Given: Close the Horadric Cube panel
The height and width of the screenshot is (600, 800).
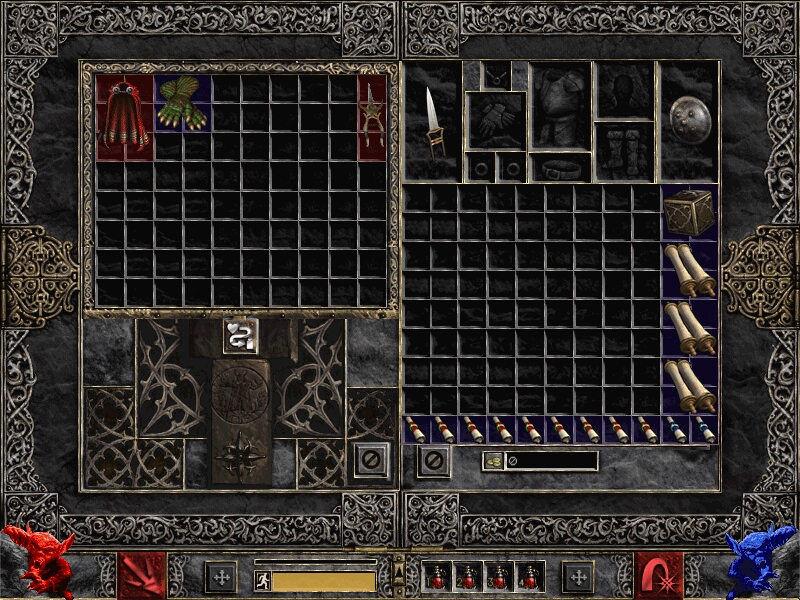Looking at the screenshot, I should [x=369, y=461].
